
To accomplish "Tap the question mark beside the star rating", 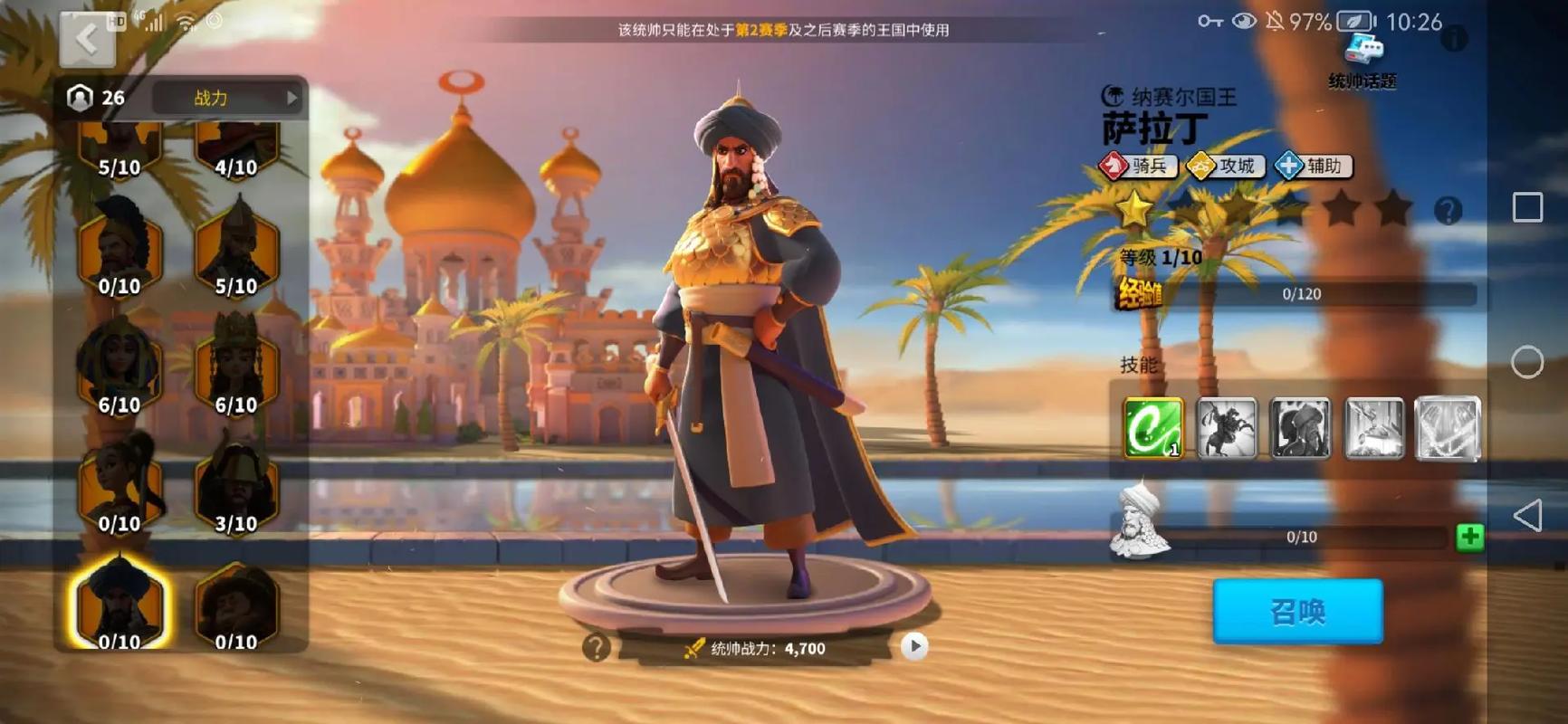I will (x=1449, y=209).
